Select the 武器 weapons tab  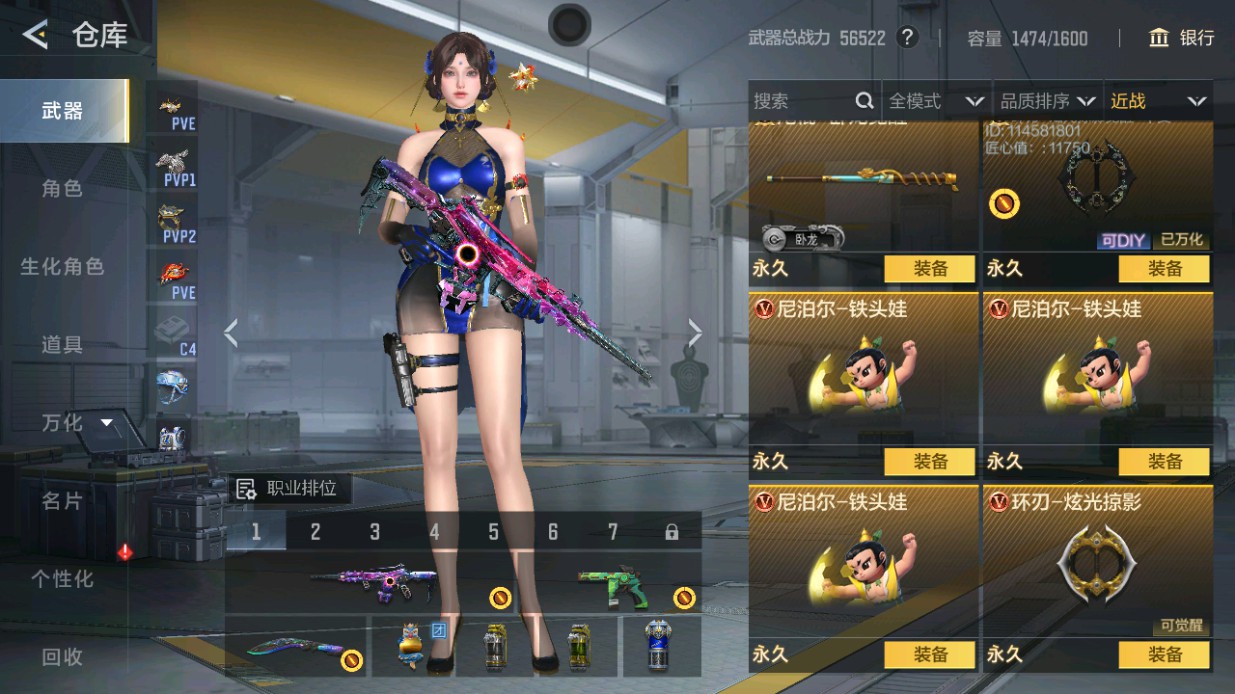point(63,111)
